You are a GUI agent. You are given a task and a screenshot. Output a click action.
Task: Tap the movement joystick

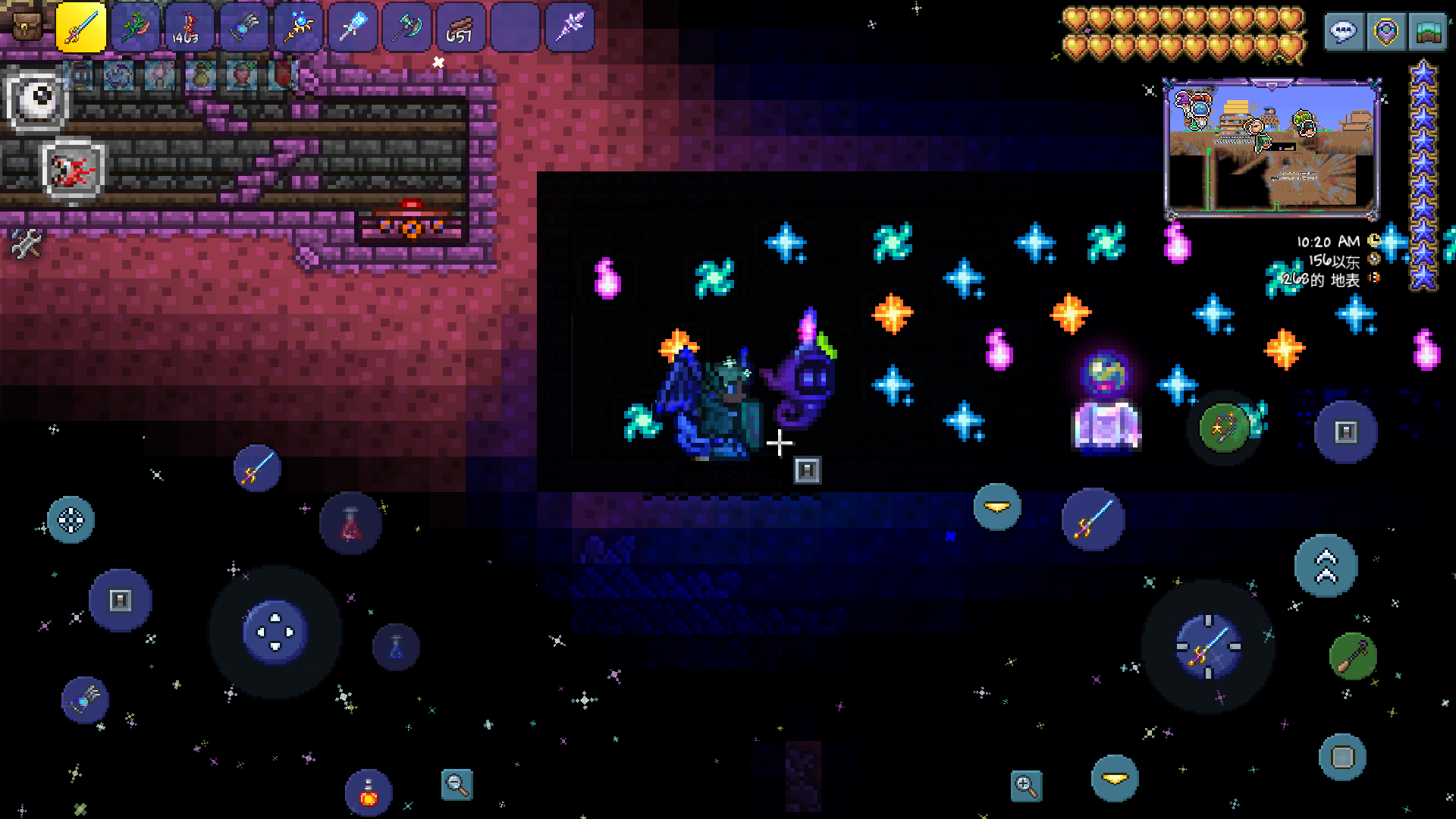click(x=275, y=632)
